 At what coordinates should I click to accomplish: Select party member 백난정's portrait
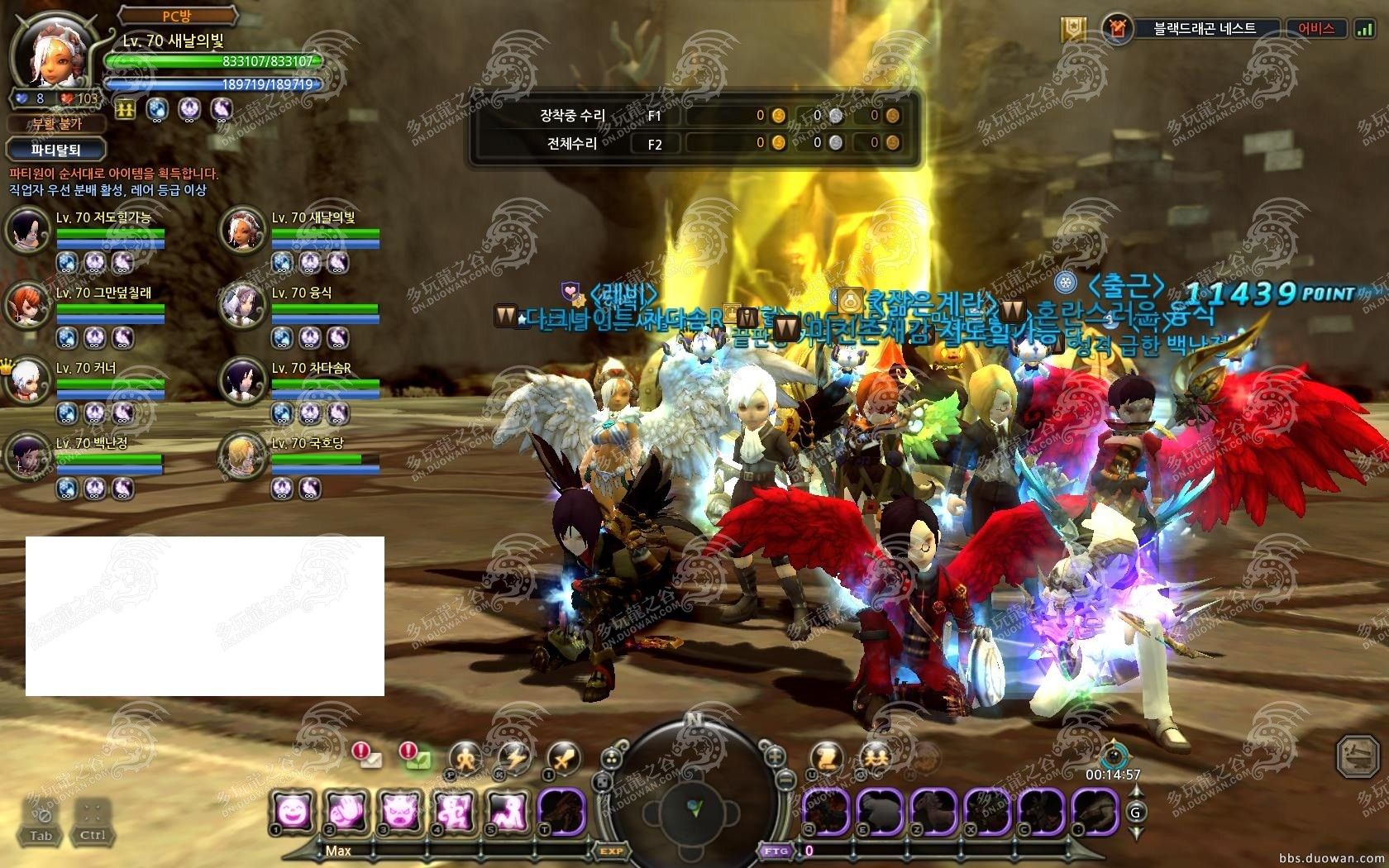coord(27,455)
